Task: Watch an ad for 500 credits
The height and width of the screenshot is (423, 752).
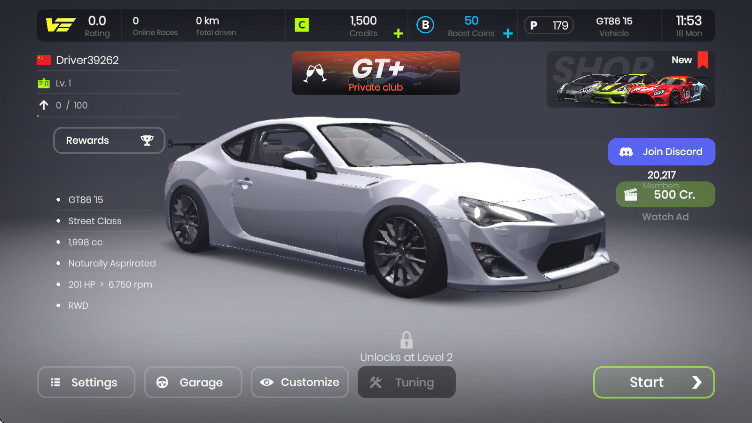Action: [665, 194]
